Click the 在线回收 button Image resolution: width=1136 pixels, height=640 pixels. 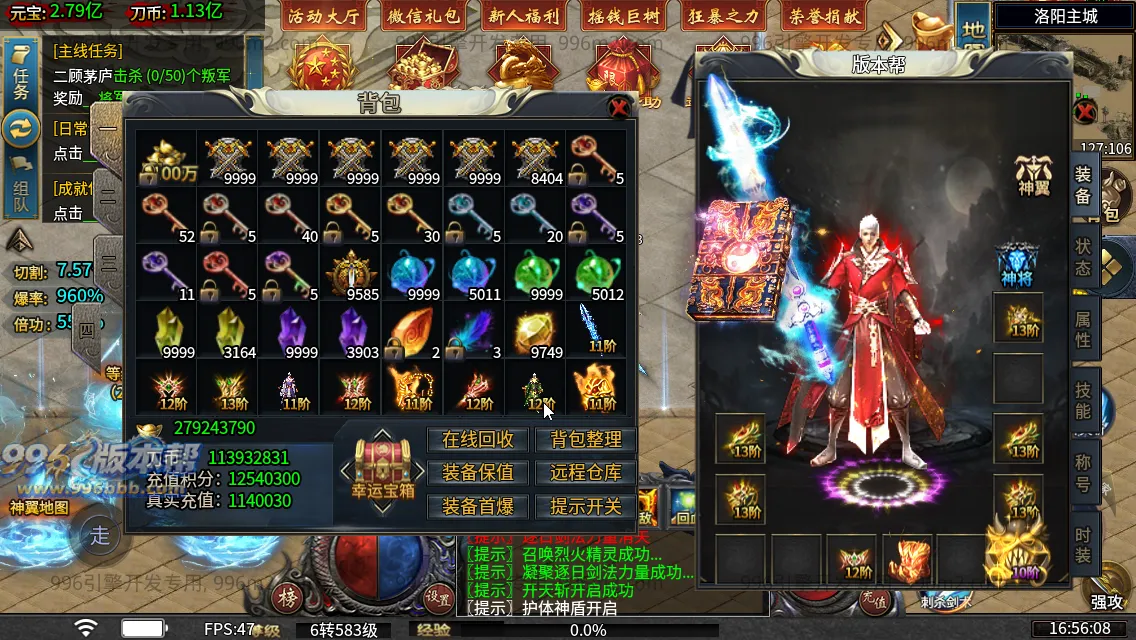point(478,439)
